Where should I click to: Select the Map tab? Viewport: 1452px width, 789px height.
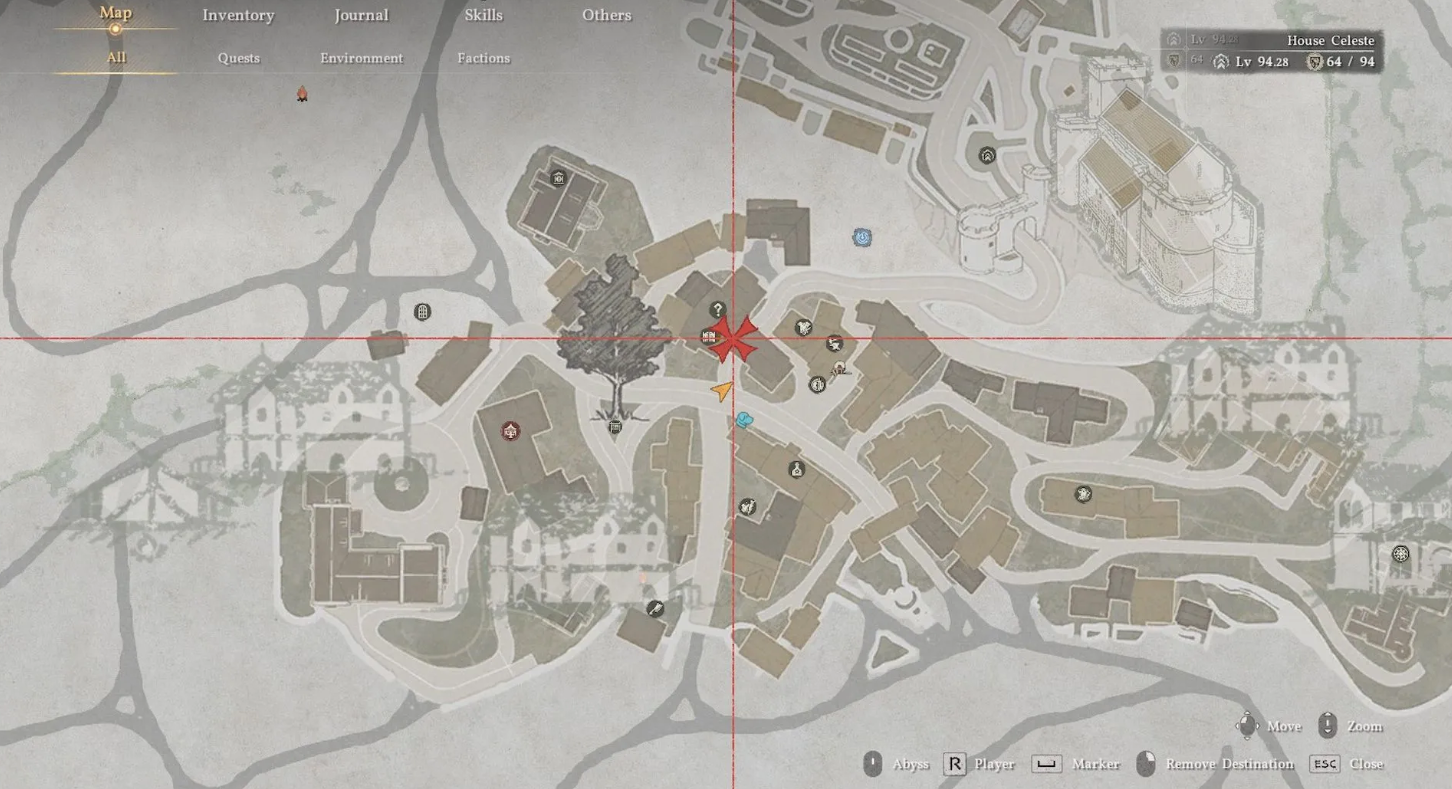(x=115, y=14)
